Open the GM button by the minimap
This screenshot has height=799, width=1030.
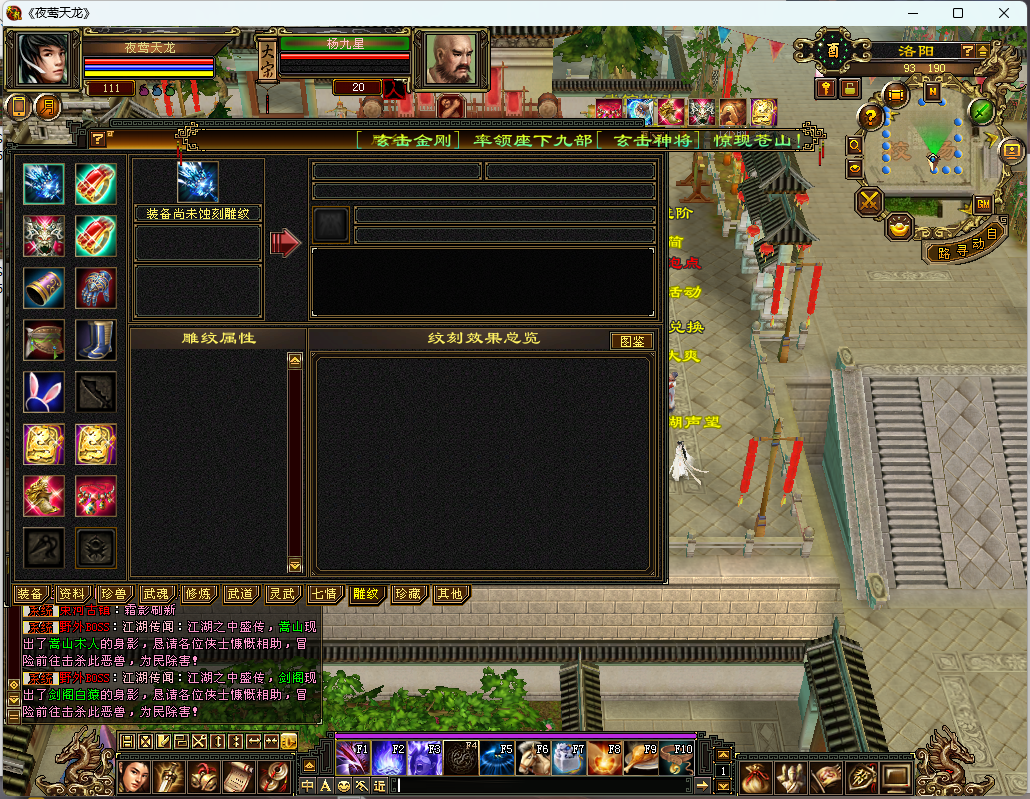[x=983, y=204]
